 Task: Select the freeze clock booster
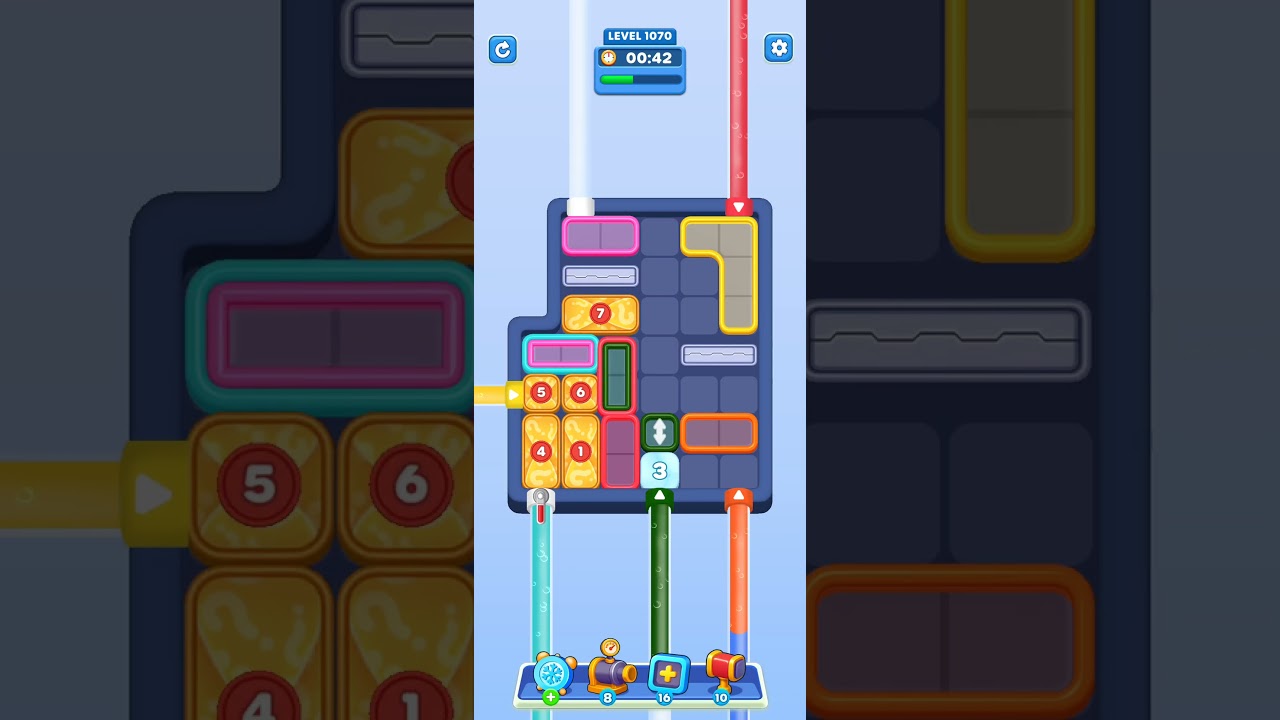[x=551, y=676]
